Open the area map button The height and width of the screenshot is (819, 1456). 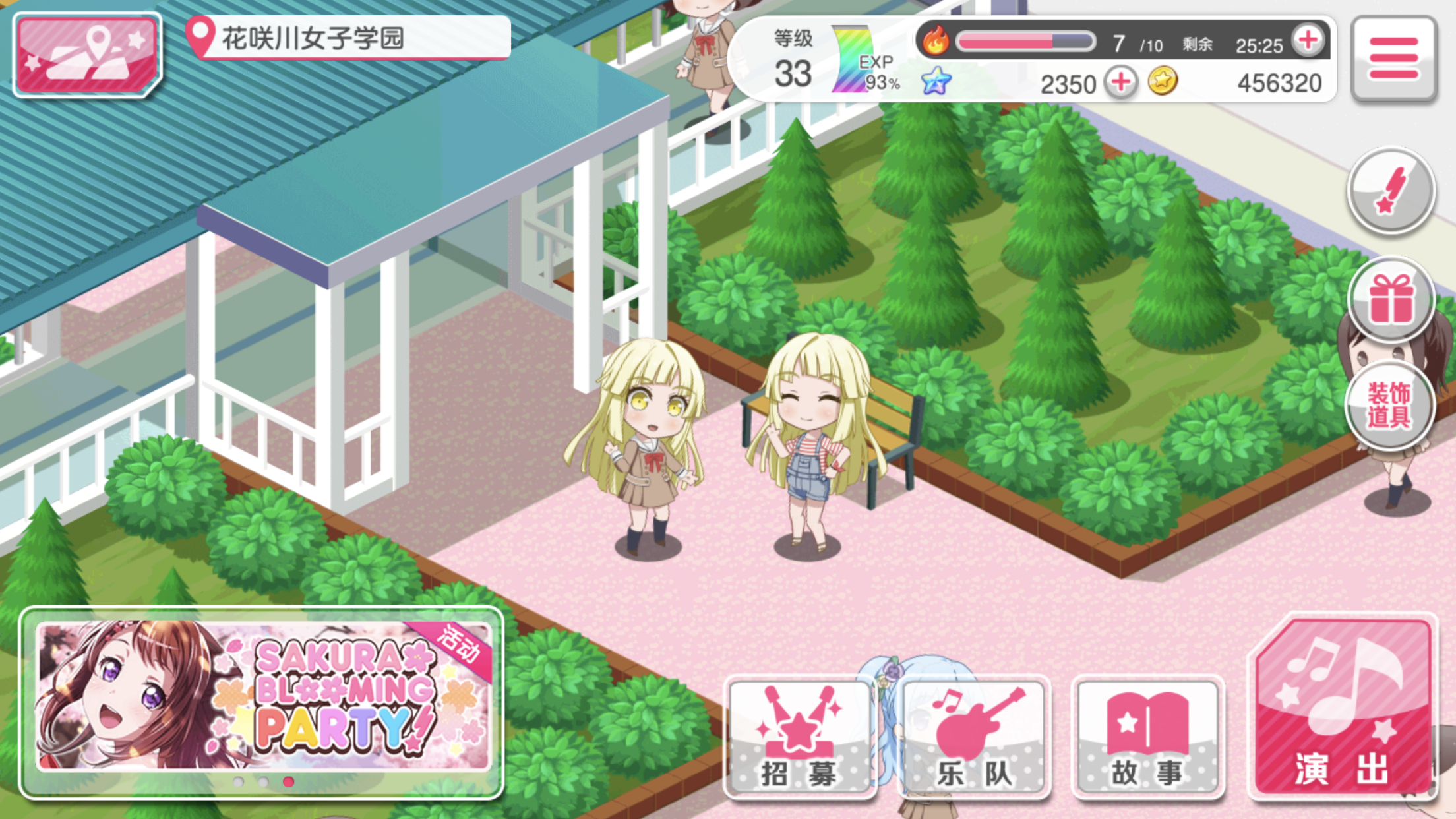[87, 54]
